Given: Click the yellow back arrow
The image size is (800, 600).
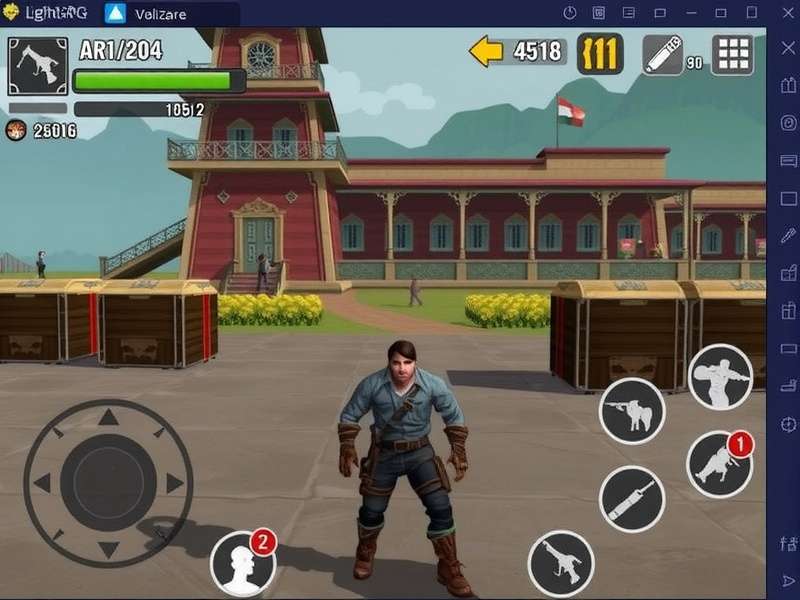Looking at the screenshot, I should 486,51.
